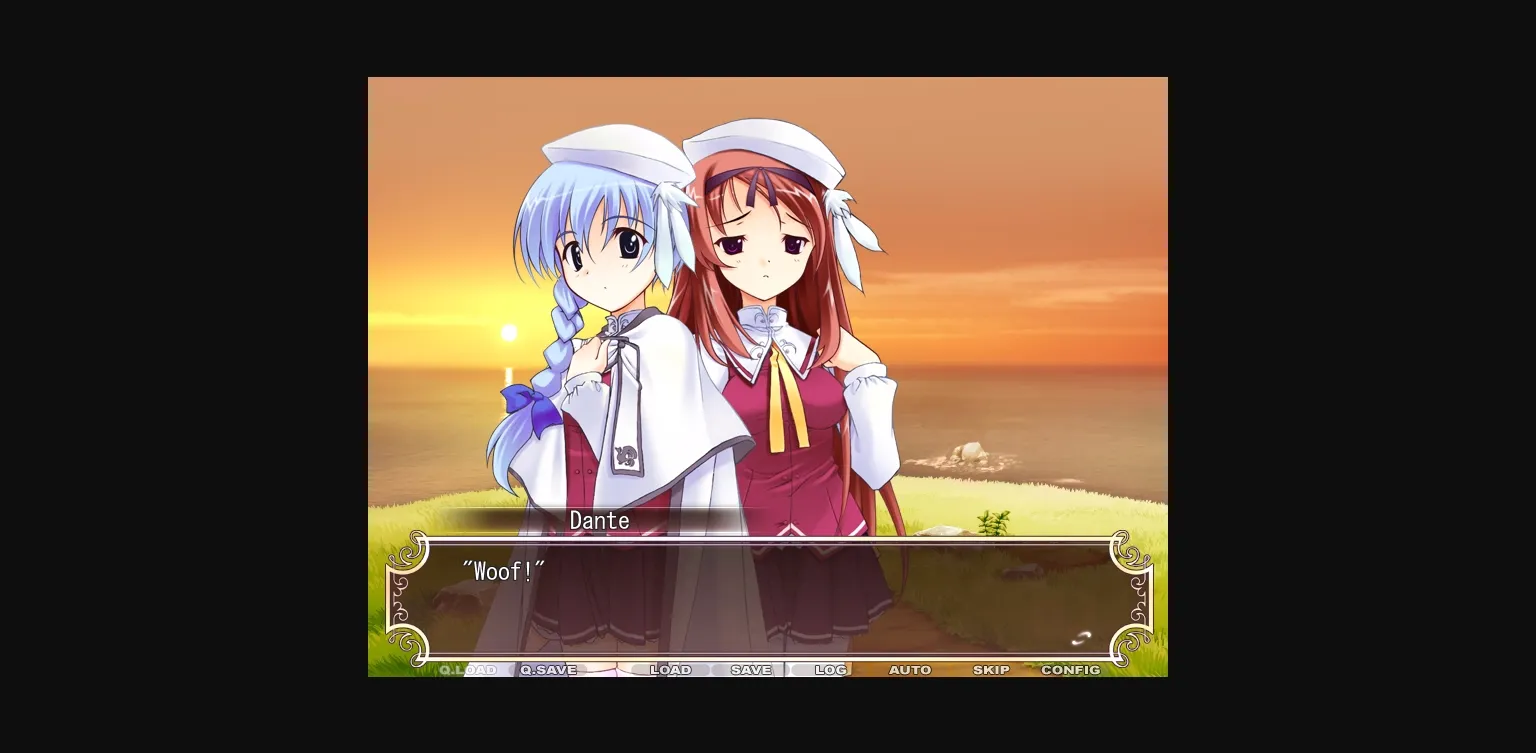Select the SKIP entry on the bottom bar
Image resolution: width=1536 pixels, height=753 pixels.
pyautogui.click(x=991, y=670)
